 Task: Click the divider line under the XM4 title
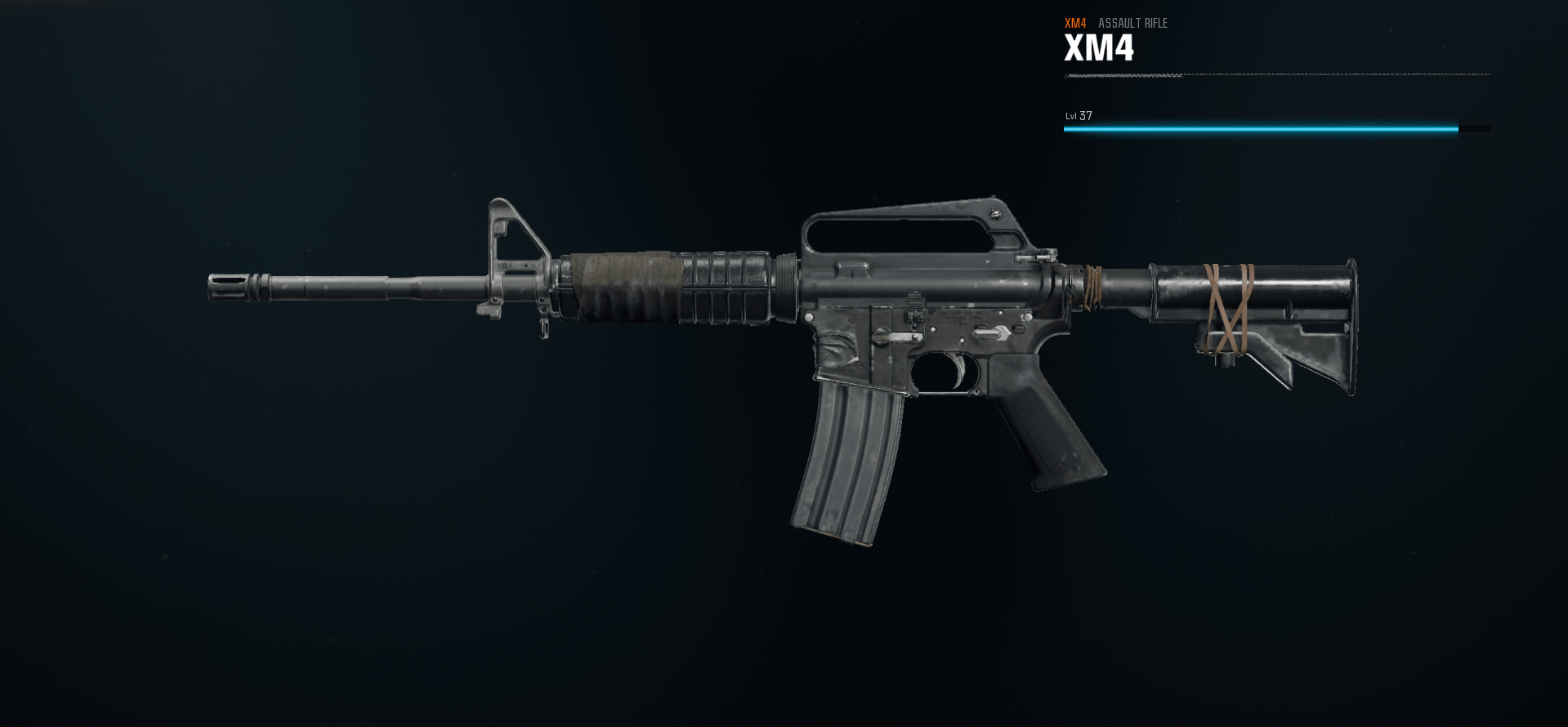[1275, 75]
